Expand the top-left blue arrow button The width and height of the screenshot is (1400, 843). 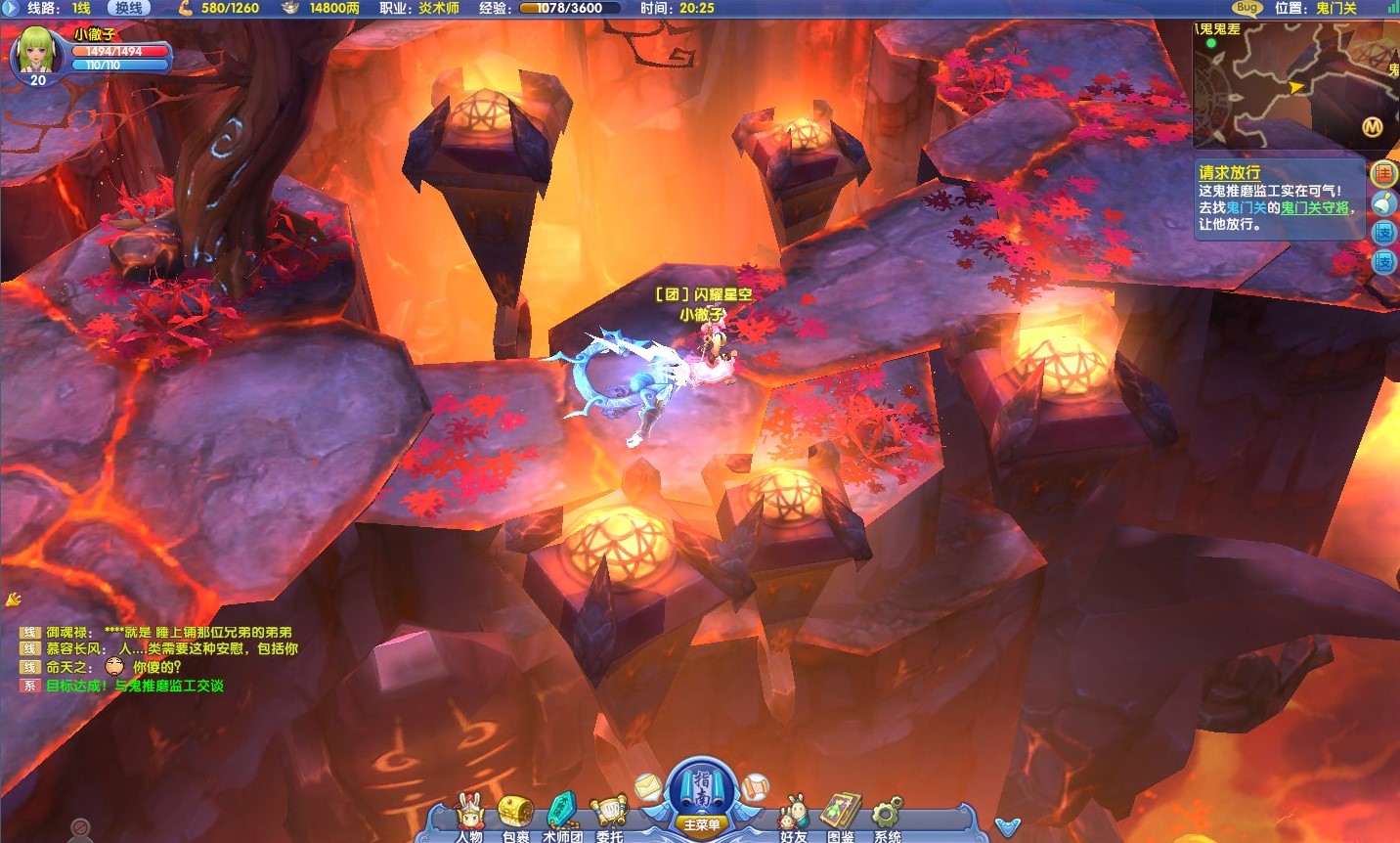tap(9, 8)
